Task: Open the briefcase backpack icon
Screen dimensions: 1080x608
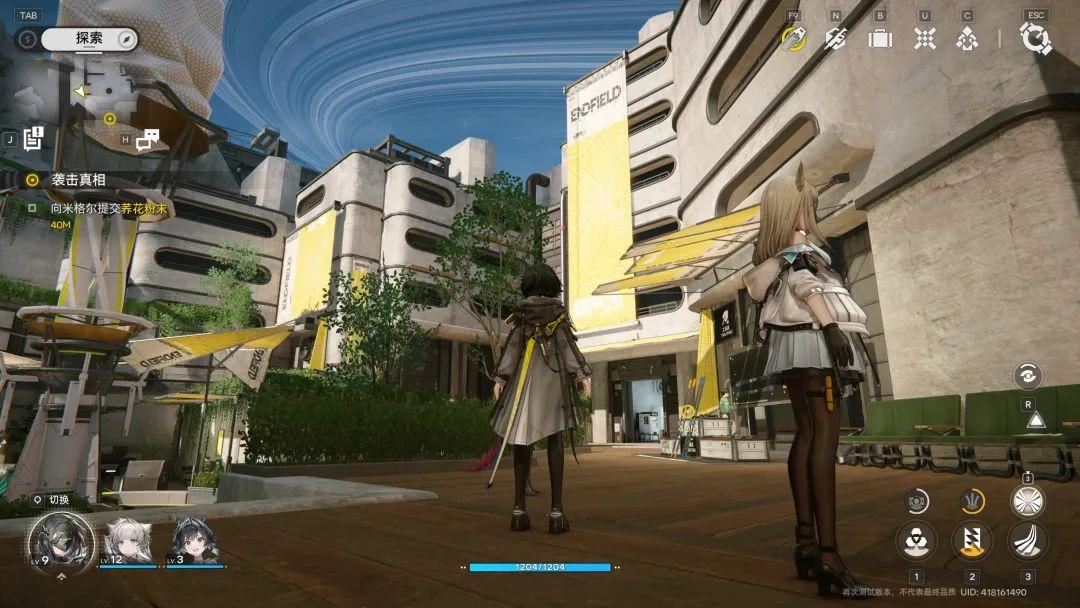Action: (880, 38)
